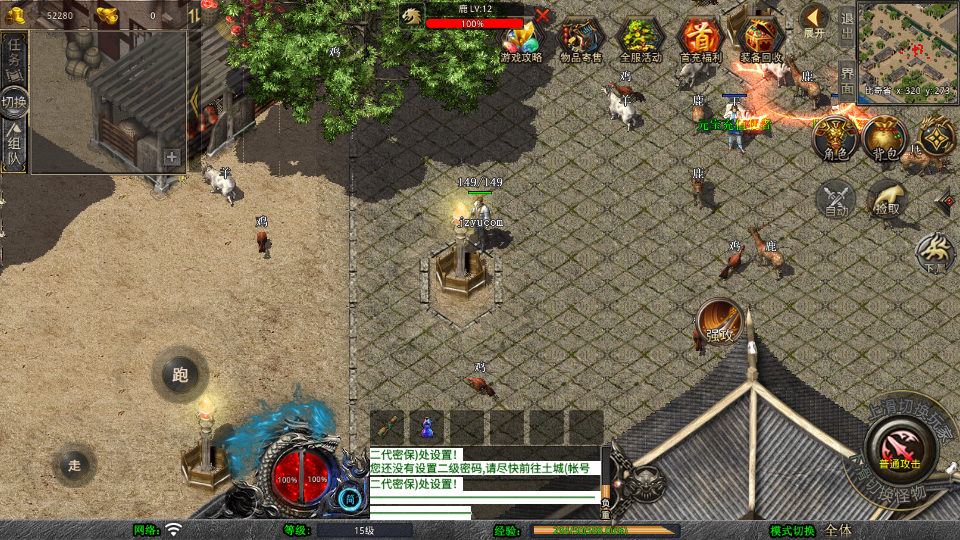This screenshot has width=960, height=540.
Task: Click the 展开 expand arrow button
Action: click(814, 20)
